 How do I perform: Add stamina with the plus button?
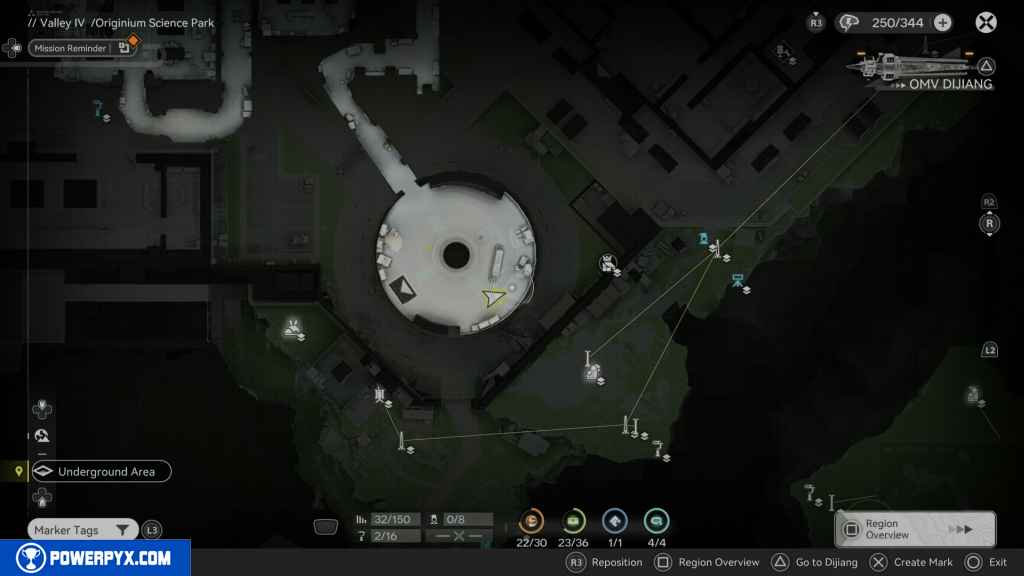942,22
